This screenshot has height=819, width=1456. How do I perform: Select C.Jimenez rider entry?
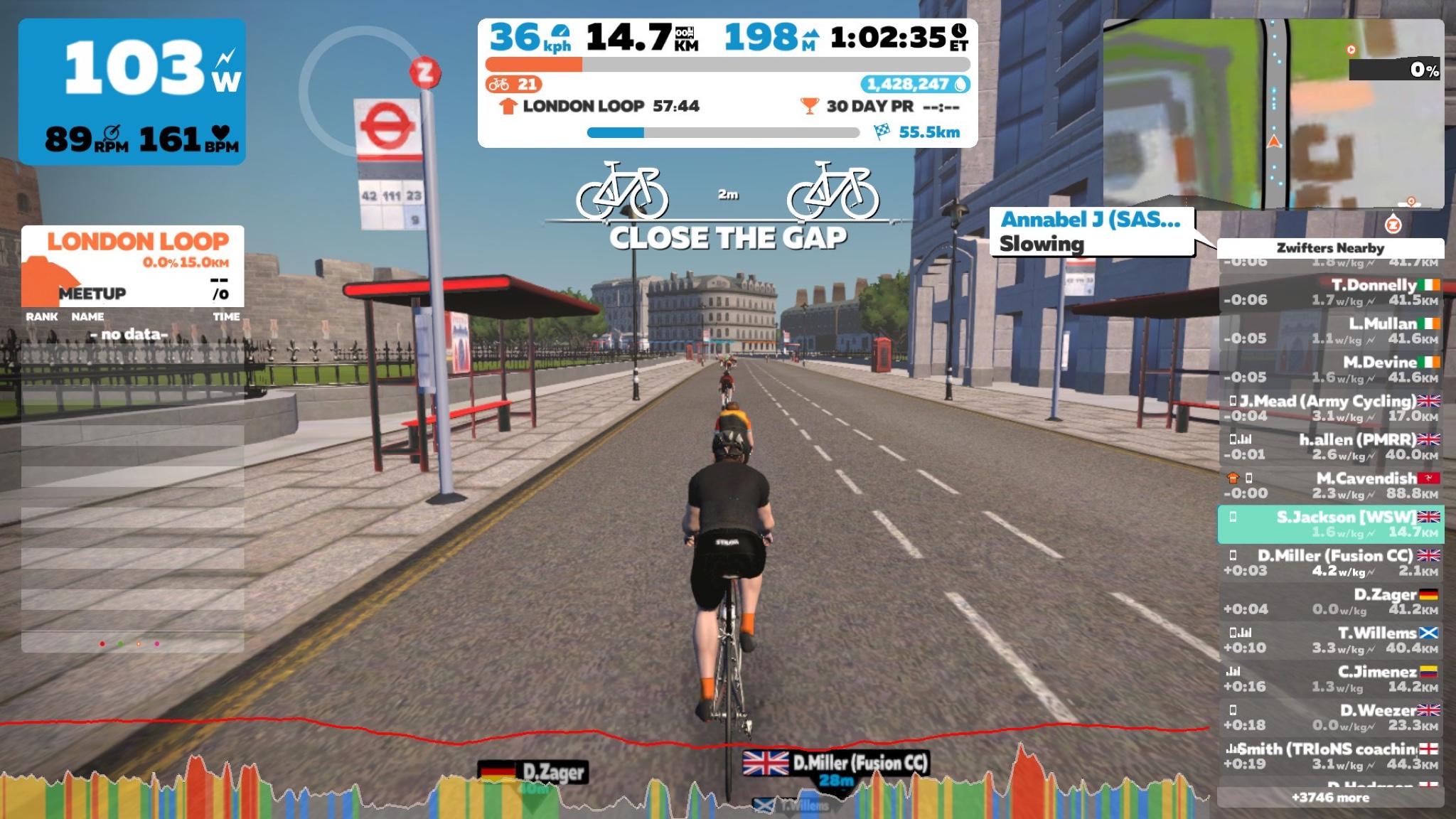tap(1330, 679)
